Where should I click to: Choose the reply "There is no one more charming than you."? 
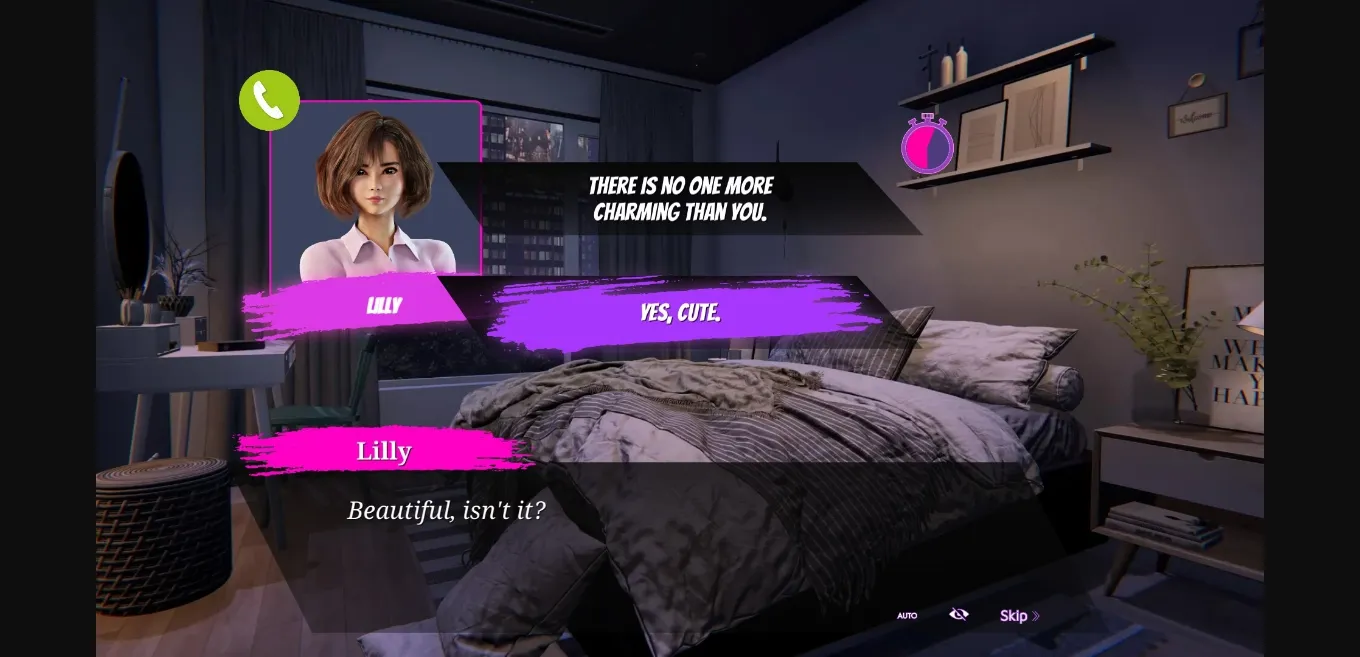[680, 199]
